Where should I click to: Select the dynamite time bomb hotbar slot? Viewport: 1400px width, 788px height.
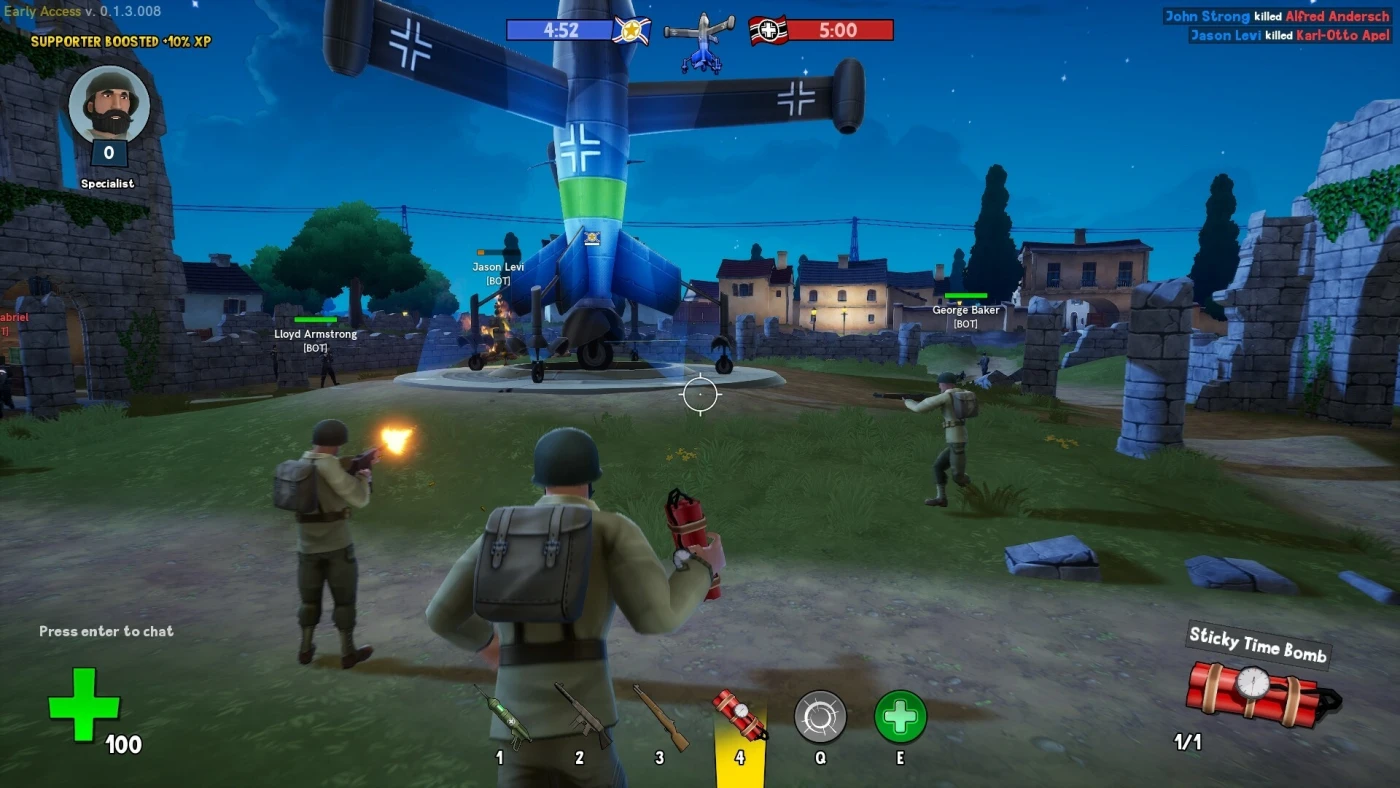(x=740, y=715)
